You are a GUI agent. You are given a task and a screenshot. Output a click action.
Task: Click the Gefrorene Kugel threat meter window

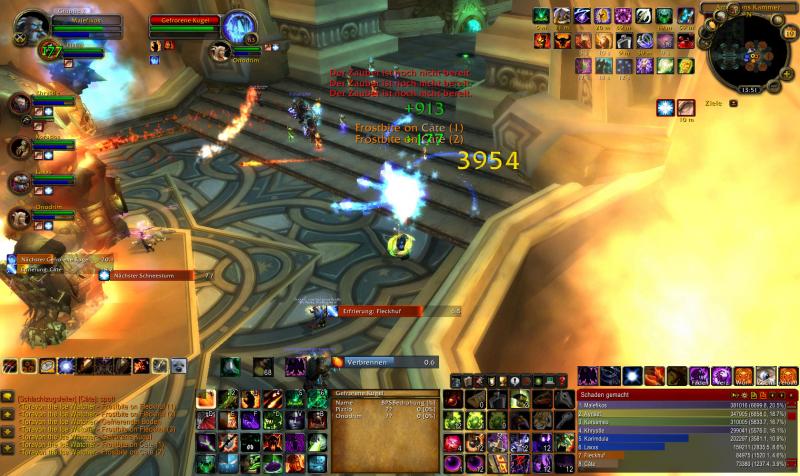[386, 408]
